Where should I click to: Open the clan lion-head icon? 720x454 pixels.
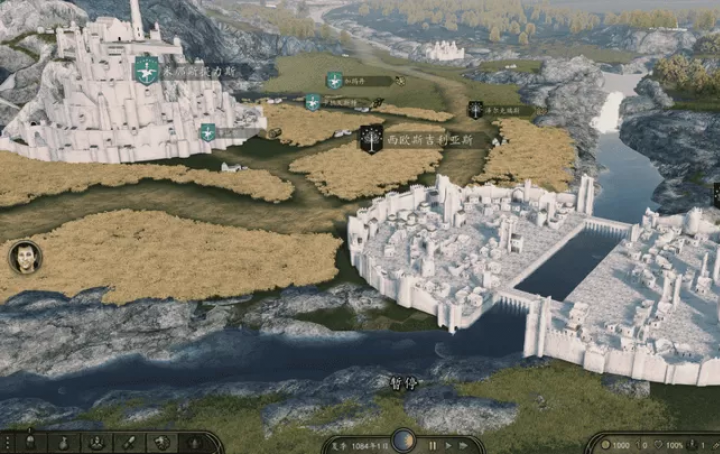click(160, 442)
